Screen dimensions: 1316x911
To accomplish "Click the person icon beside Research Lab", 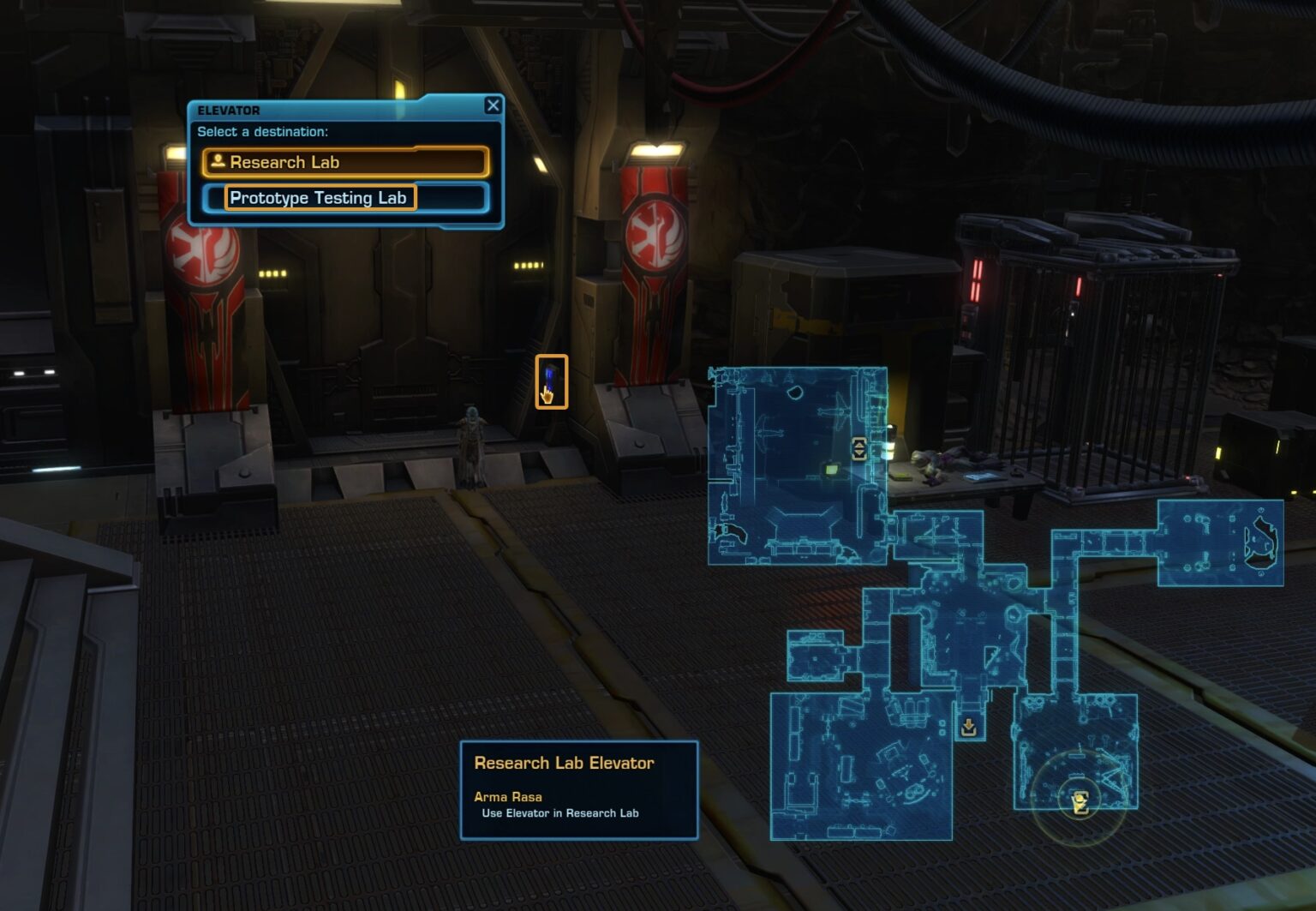I will (219, 162).
